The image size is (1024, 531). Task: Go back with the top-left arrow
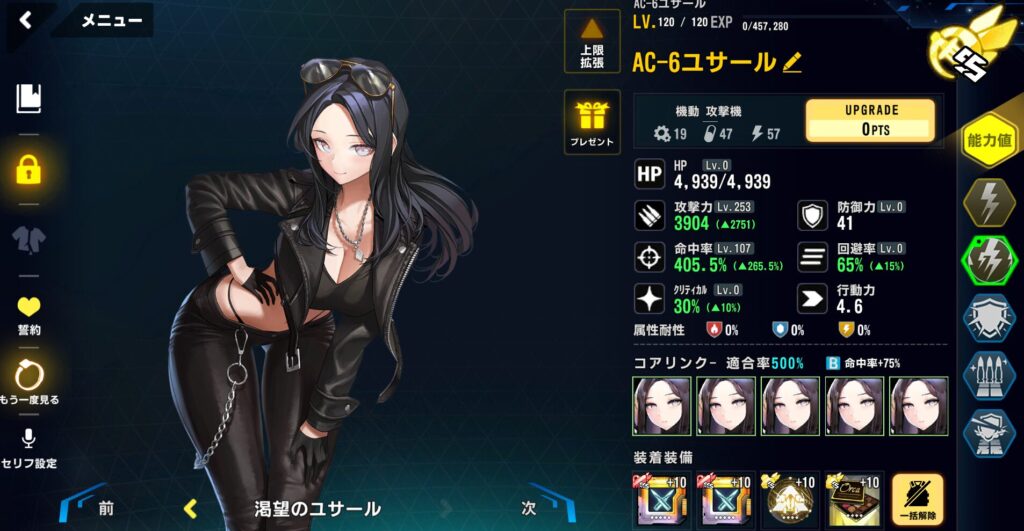25,20
